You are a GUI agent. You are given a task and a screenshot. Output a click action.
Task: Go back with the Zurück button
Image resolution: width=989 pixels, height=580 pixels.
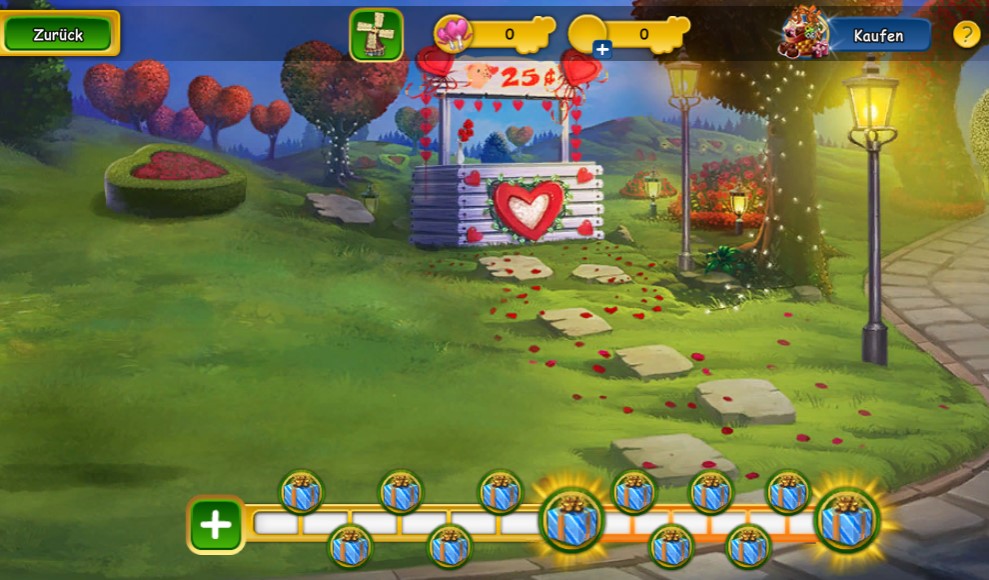coord(59,34)
